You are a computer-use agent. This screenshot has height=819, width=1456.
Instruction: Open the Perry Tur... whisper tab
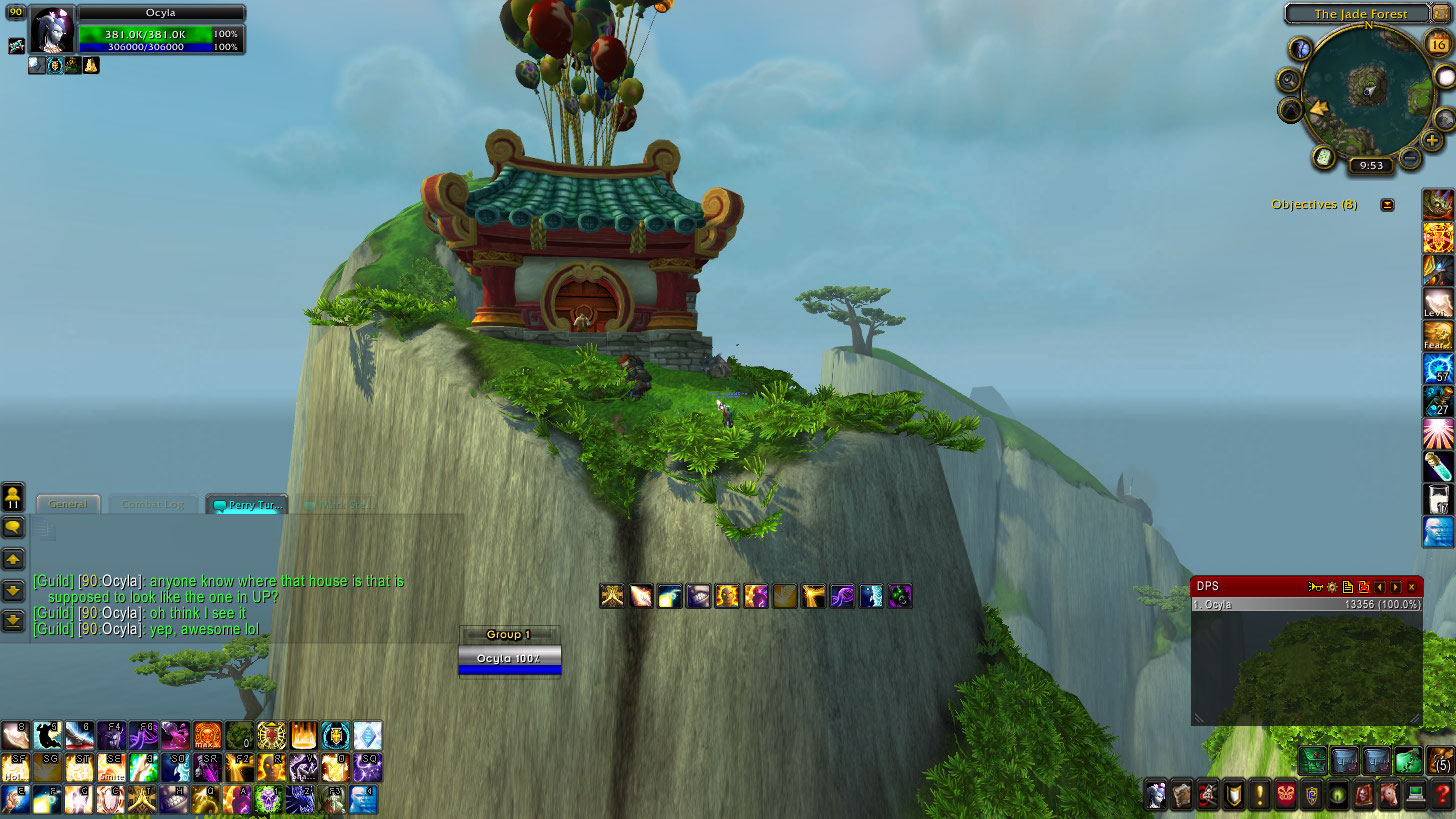click(x=247, y=504)
